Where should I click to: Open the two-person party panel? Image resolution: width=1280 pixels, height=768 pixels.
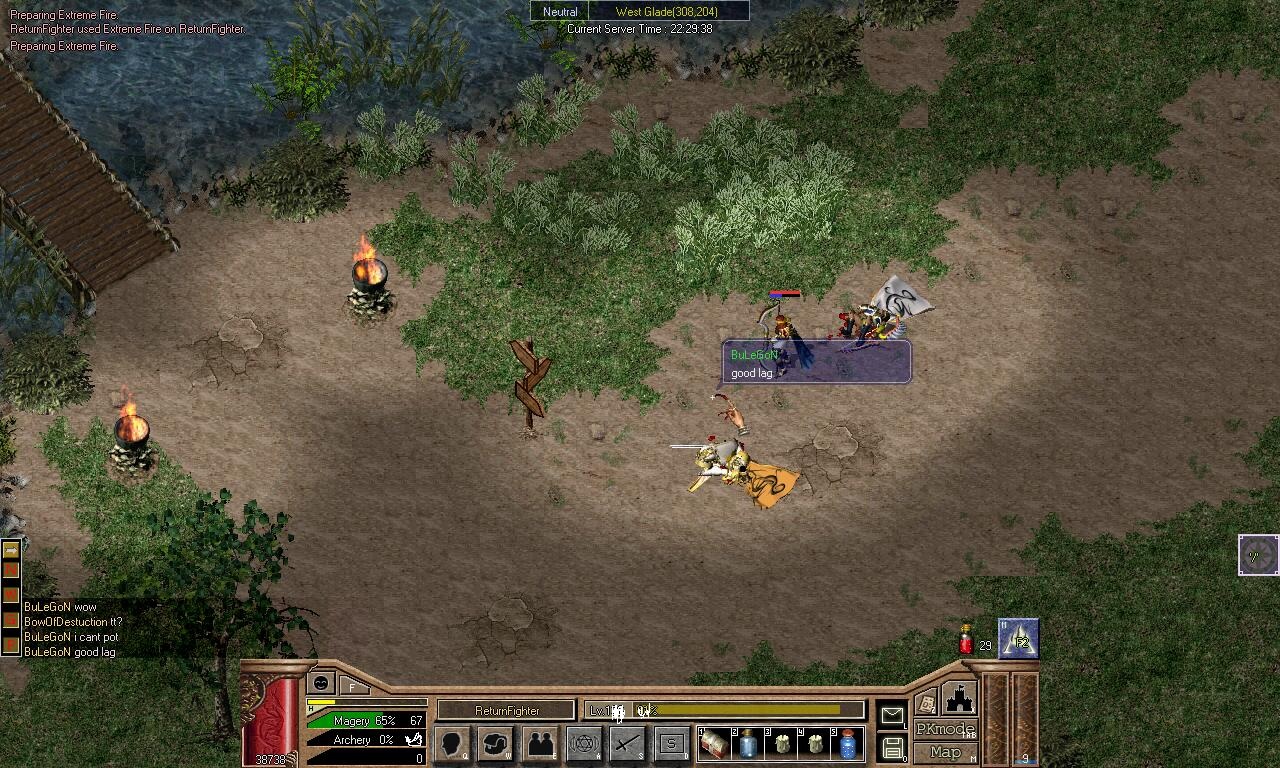coord(540,743)
